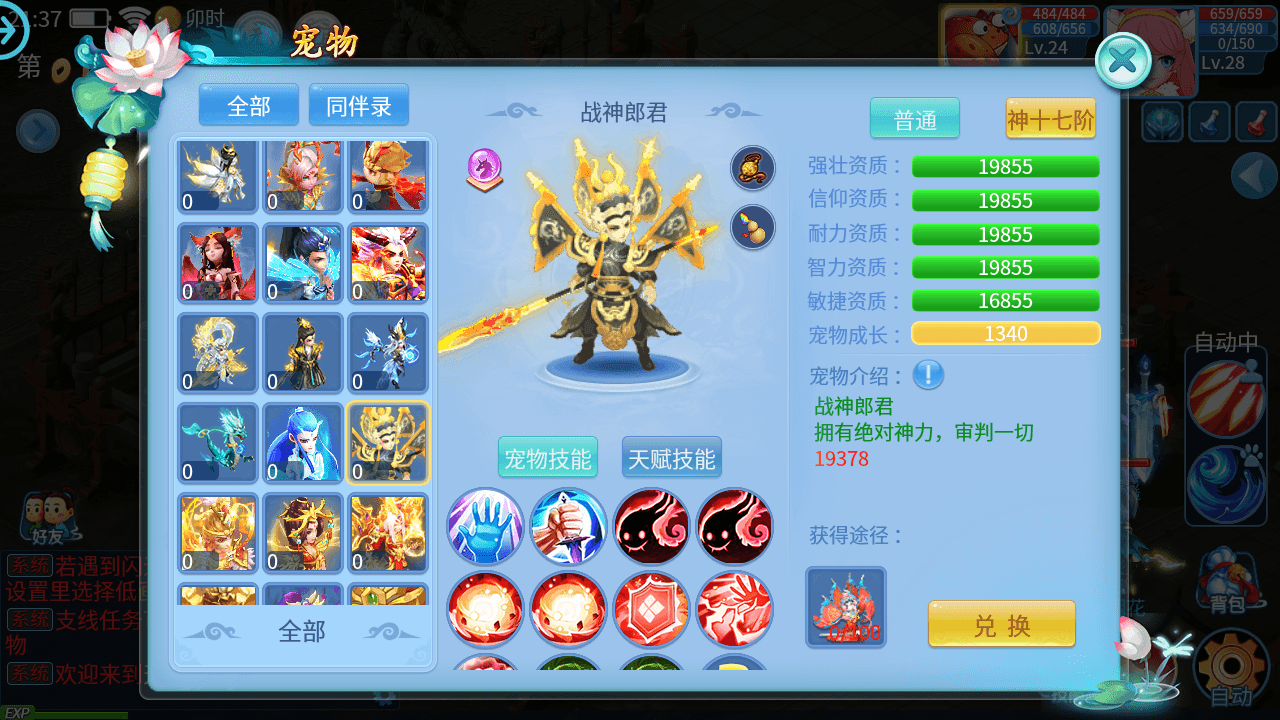Click the pet introduction info button

tap(928, 376)
